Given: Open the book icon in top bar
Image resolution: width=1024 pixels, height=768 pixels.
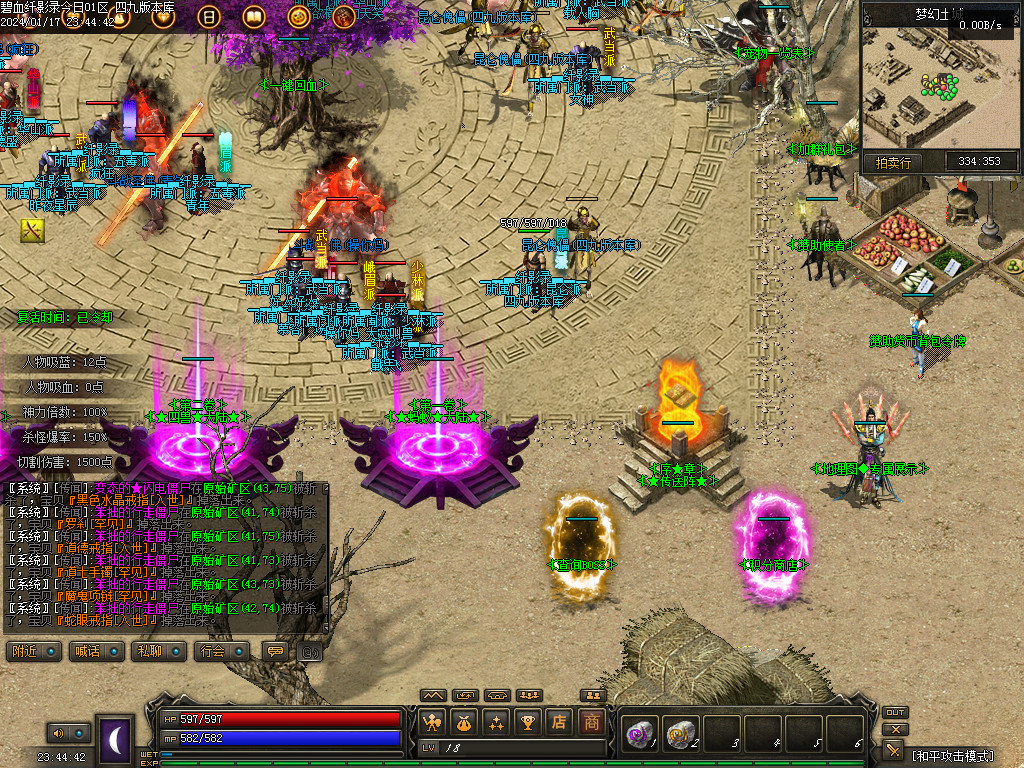Looking at the screenshot, I should point(254,16).
